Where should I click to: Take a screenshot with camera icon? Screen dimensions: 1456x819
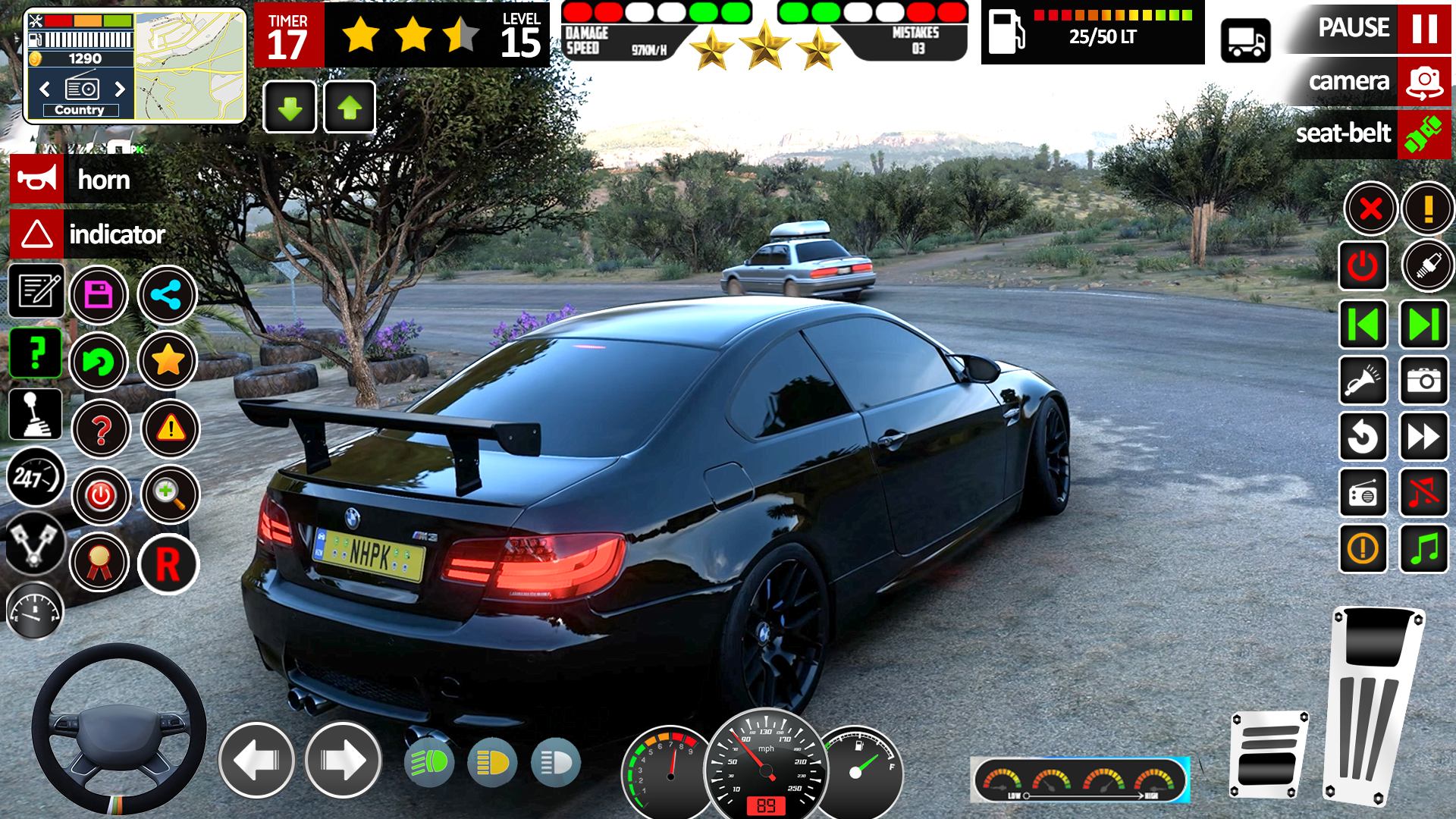(1423, 381)
